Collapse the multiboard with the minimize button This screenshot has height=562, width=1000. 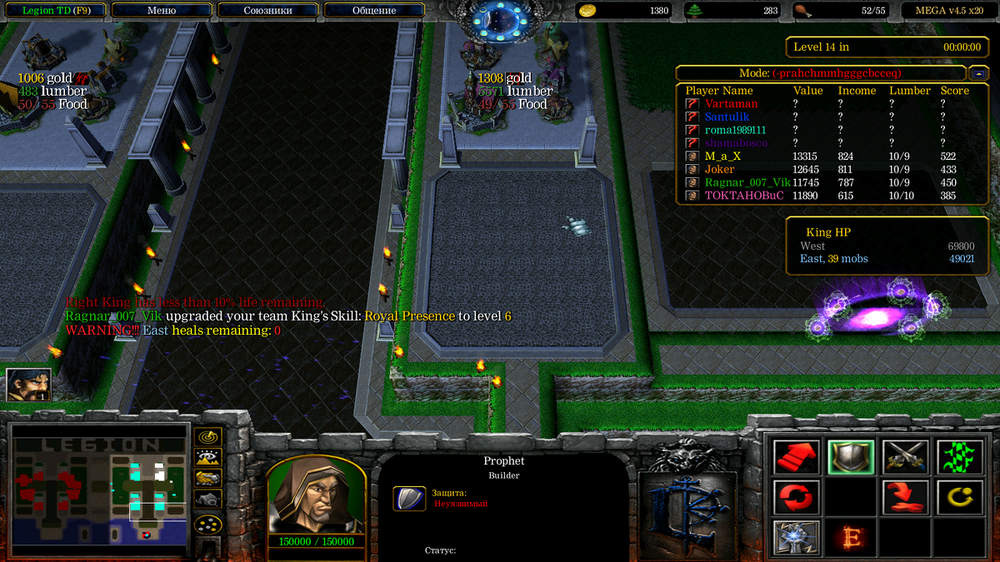pyautogui.click(x=978, y=73)
